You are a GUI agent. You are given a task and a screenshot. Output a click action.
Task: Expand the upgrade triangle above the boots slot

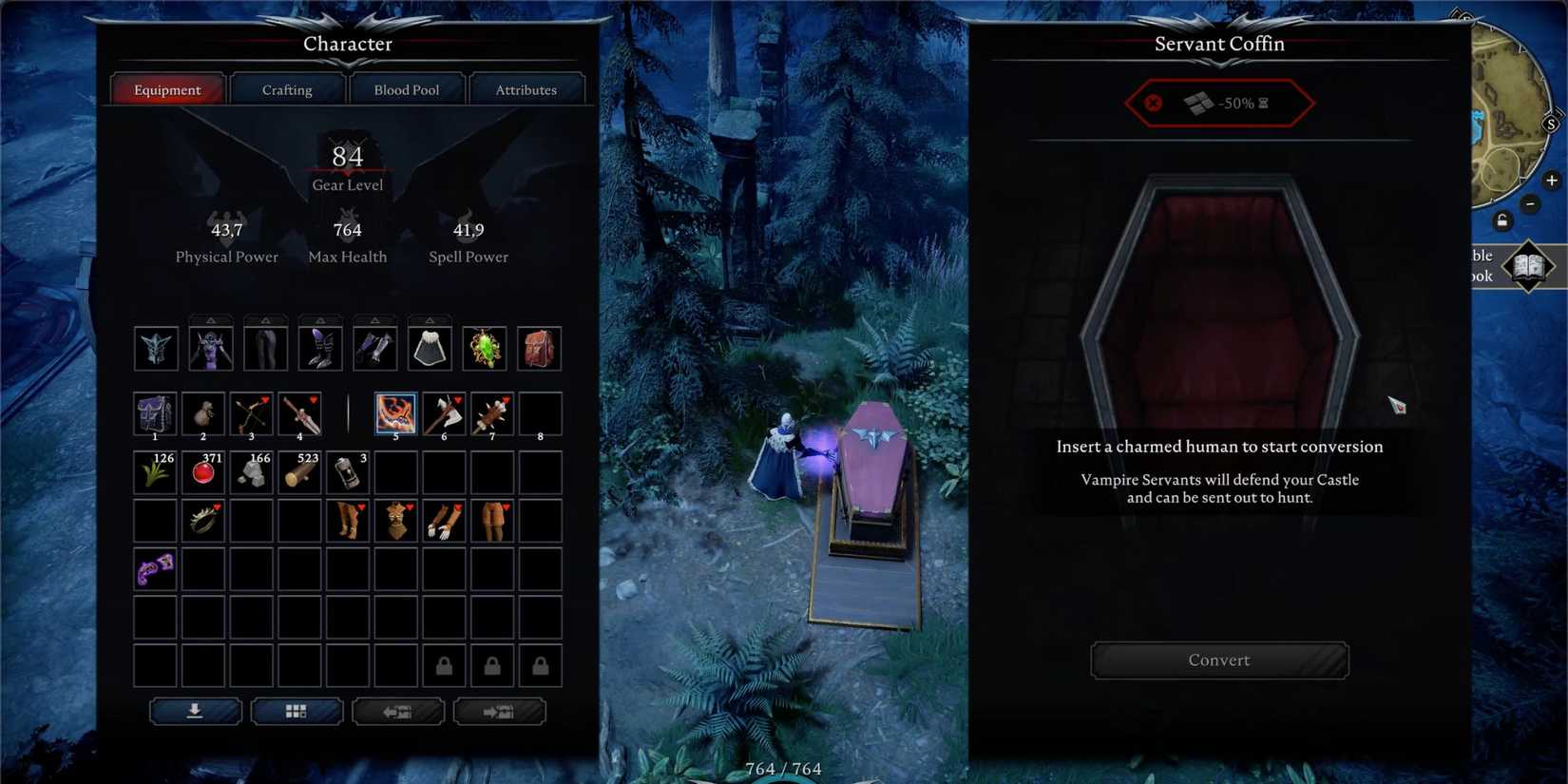tap(320, 318)
